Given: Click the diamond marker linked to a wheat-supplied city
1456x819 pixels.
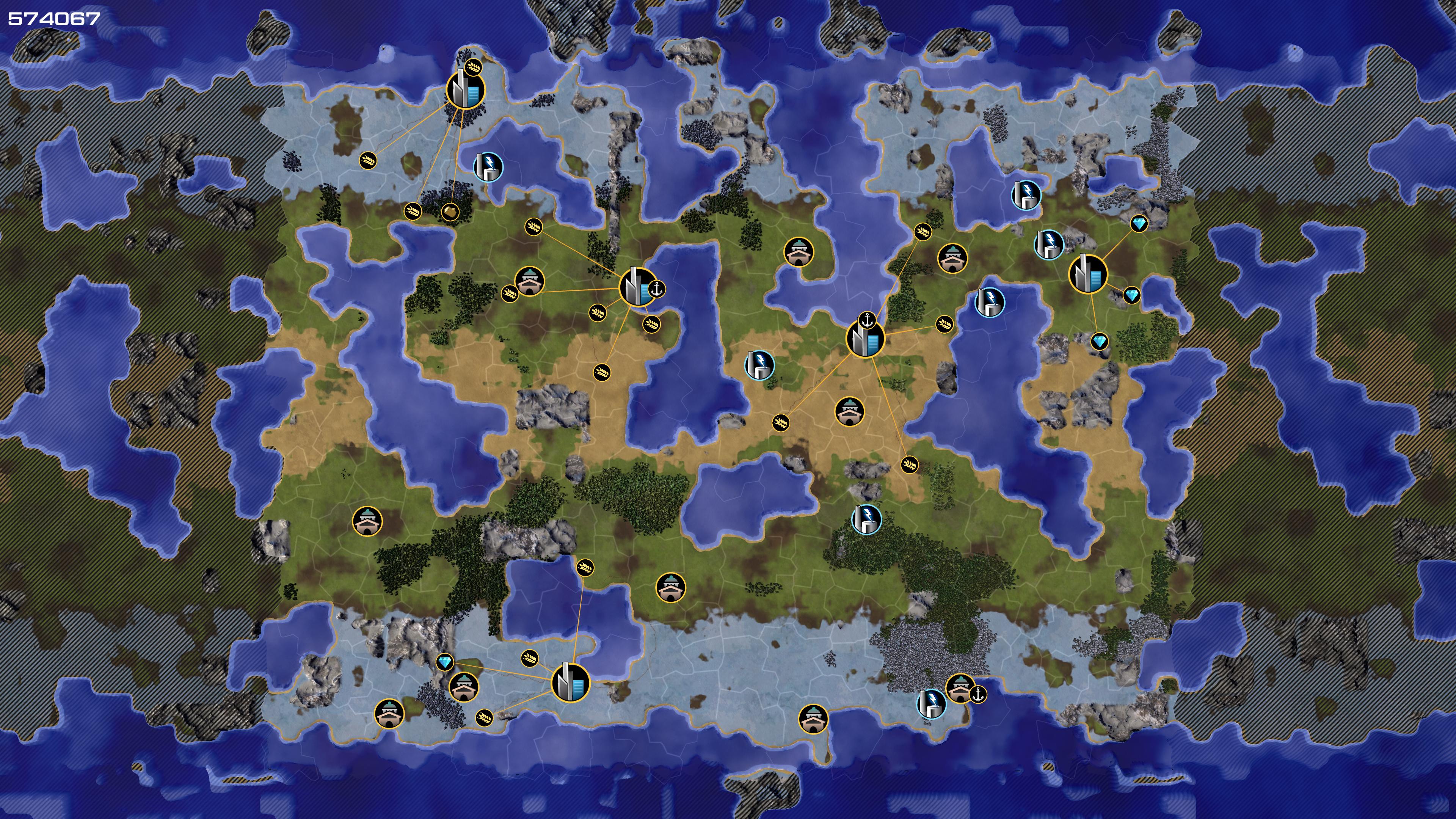Looking at the screenshot, I should (445, 662).
